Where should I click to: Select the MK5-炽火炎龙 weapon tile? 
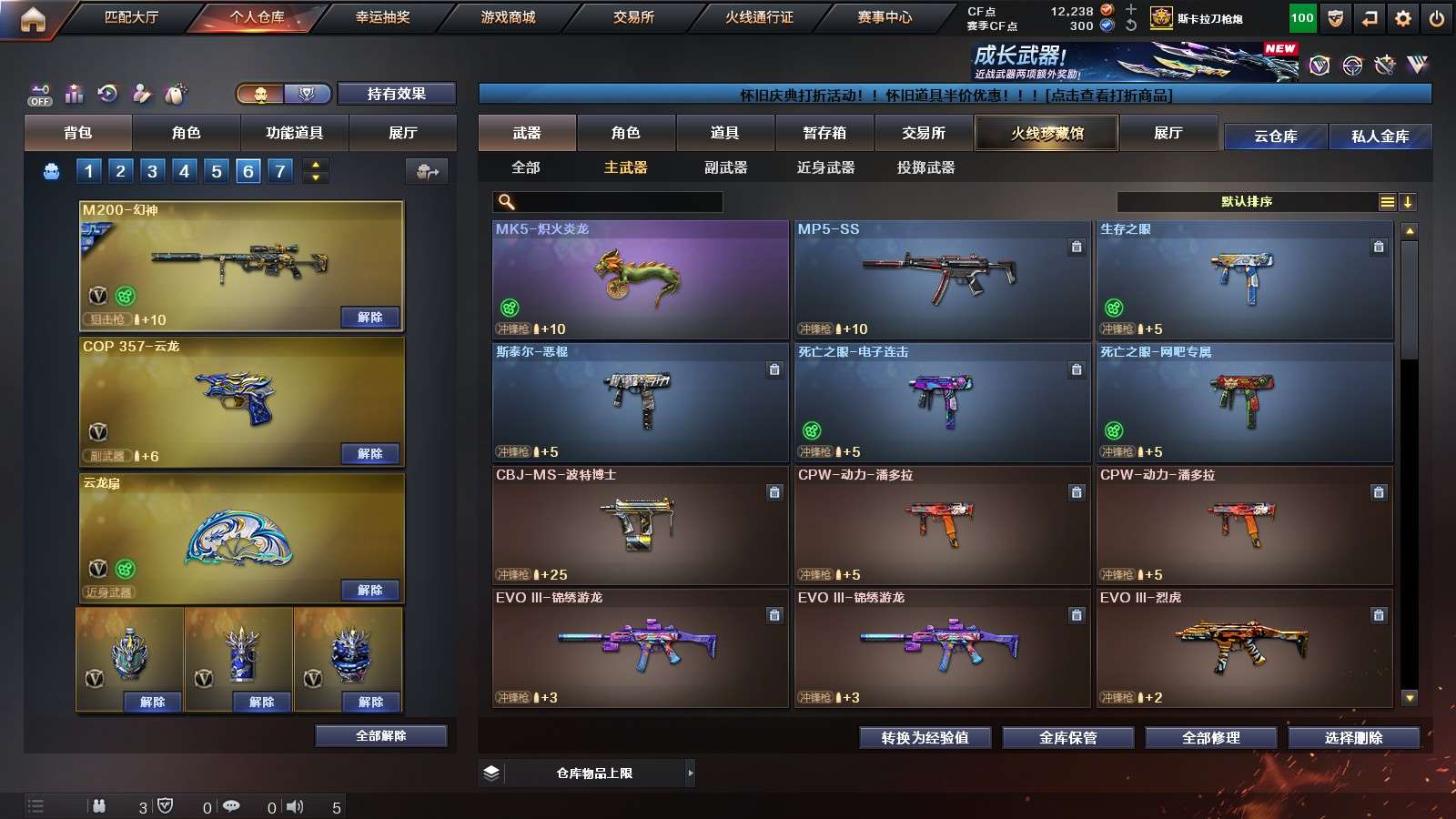640,279
